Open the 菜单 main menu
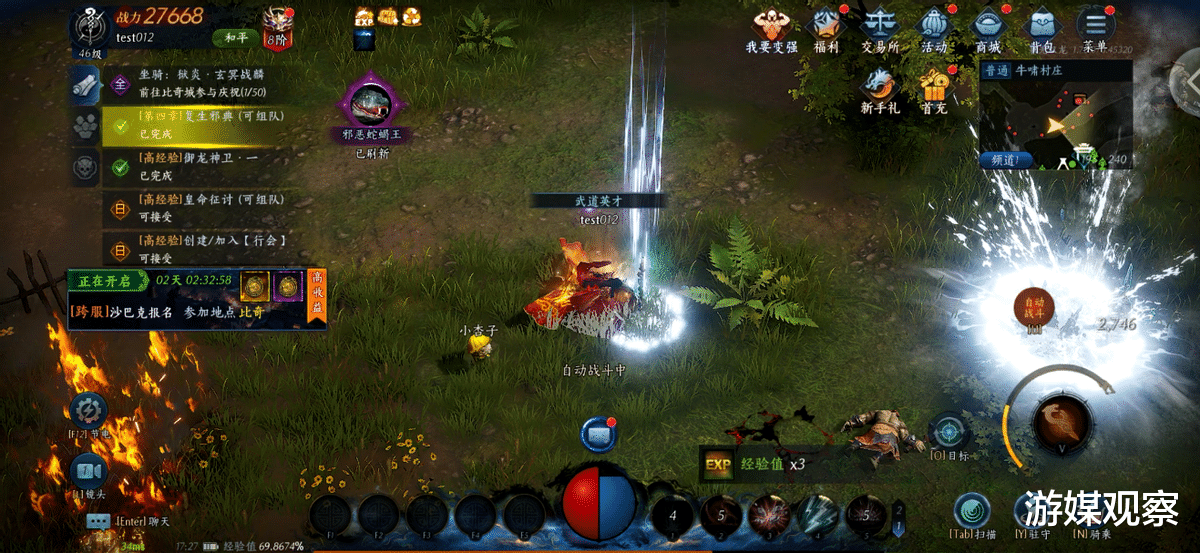The image size is (1200, 553). click(1096, 26)
